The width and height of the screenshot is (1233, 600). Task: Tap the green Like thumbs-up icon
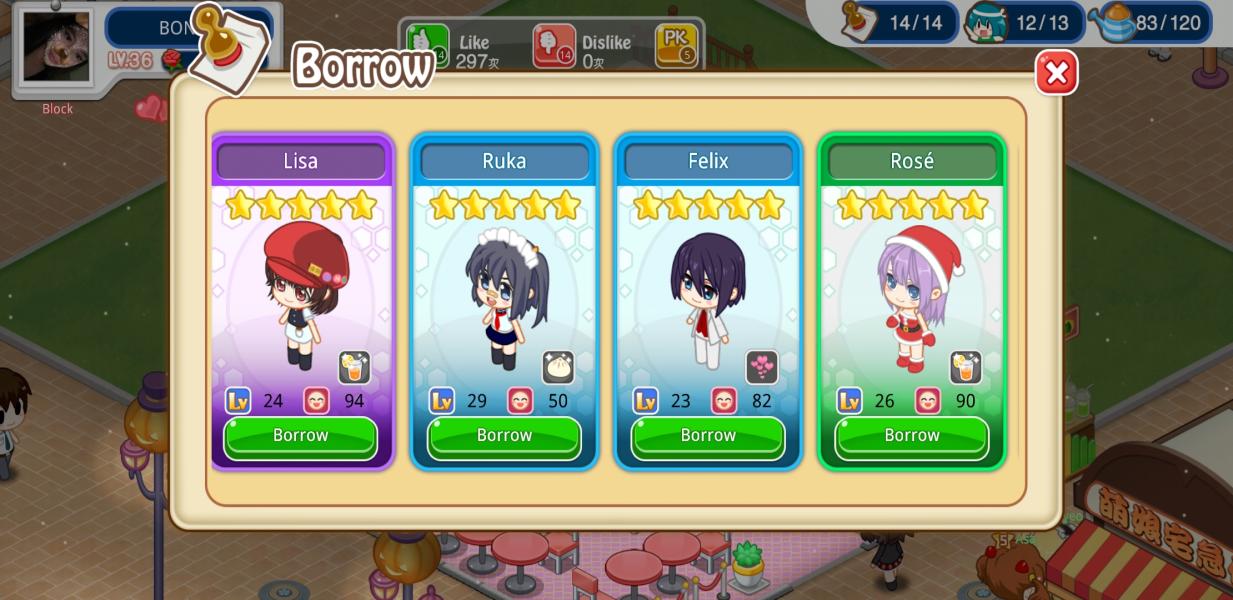coord(427,45)
